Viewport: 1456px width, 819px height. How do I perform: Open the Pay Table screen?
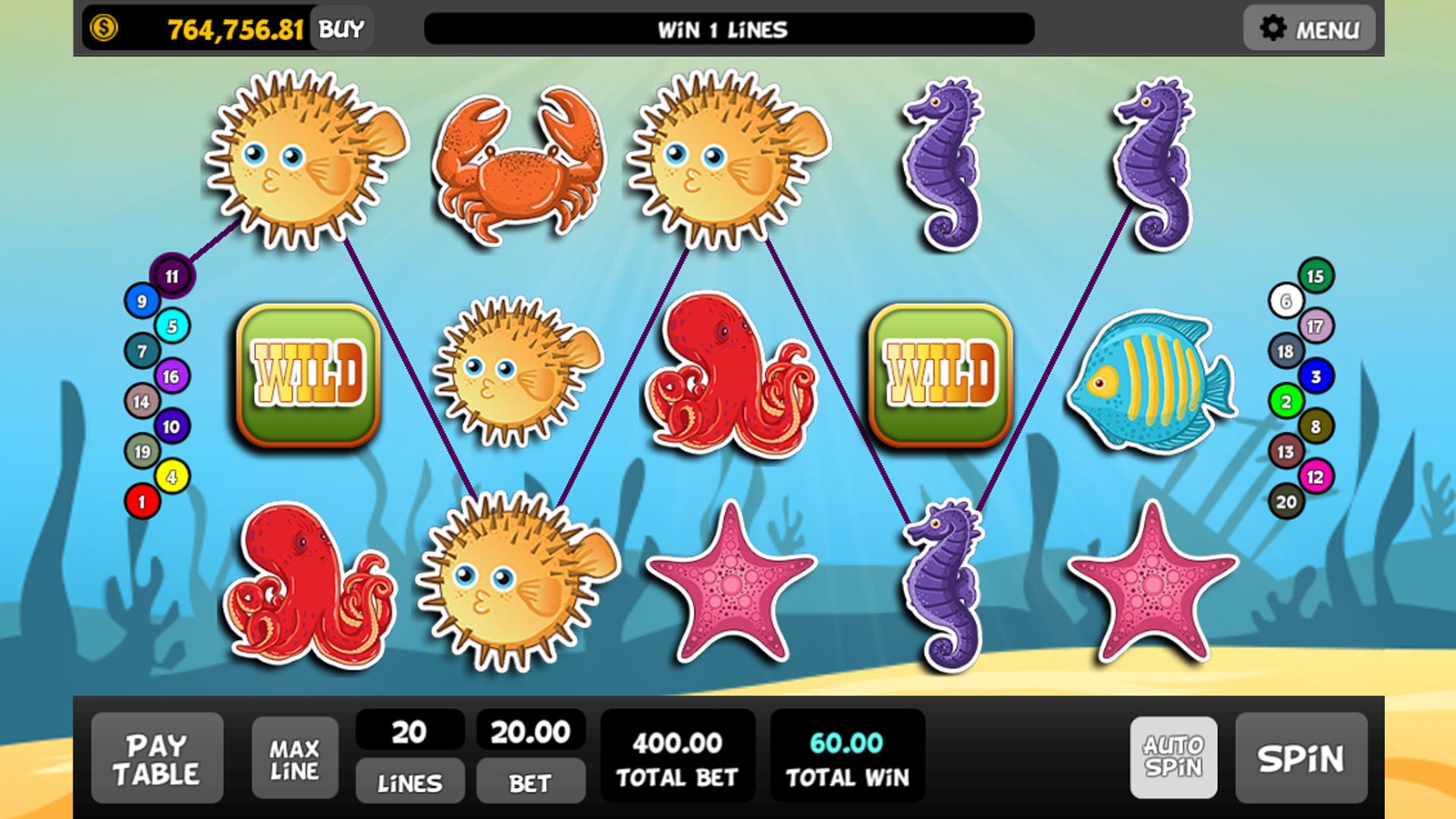tap(157, 758)
